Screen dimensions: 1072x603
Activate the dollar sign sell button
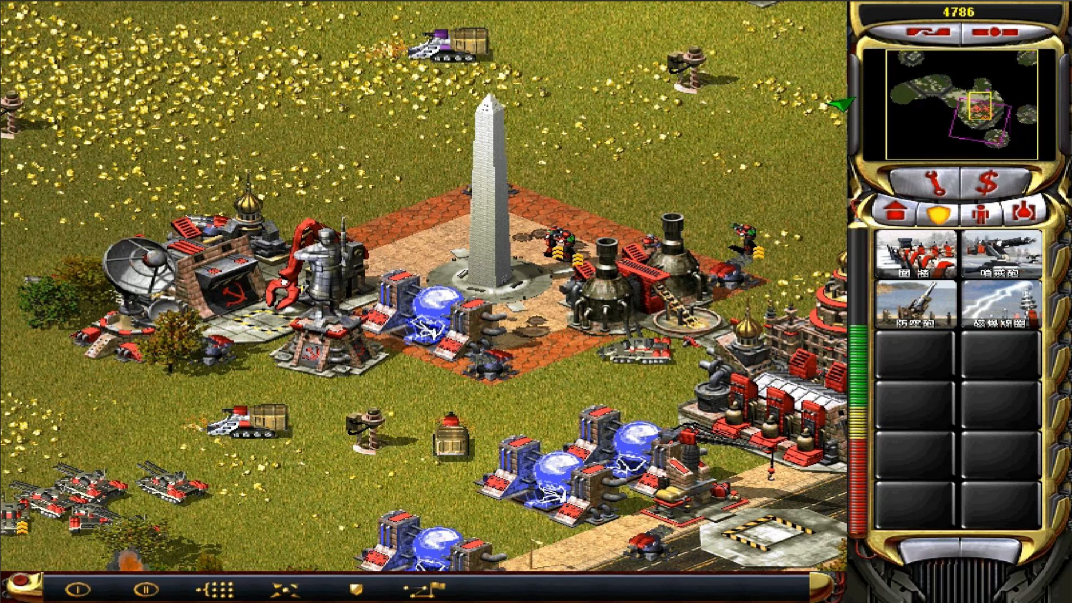point(988,182)
